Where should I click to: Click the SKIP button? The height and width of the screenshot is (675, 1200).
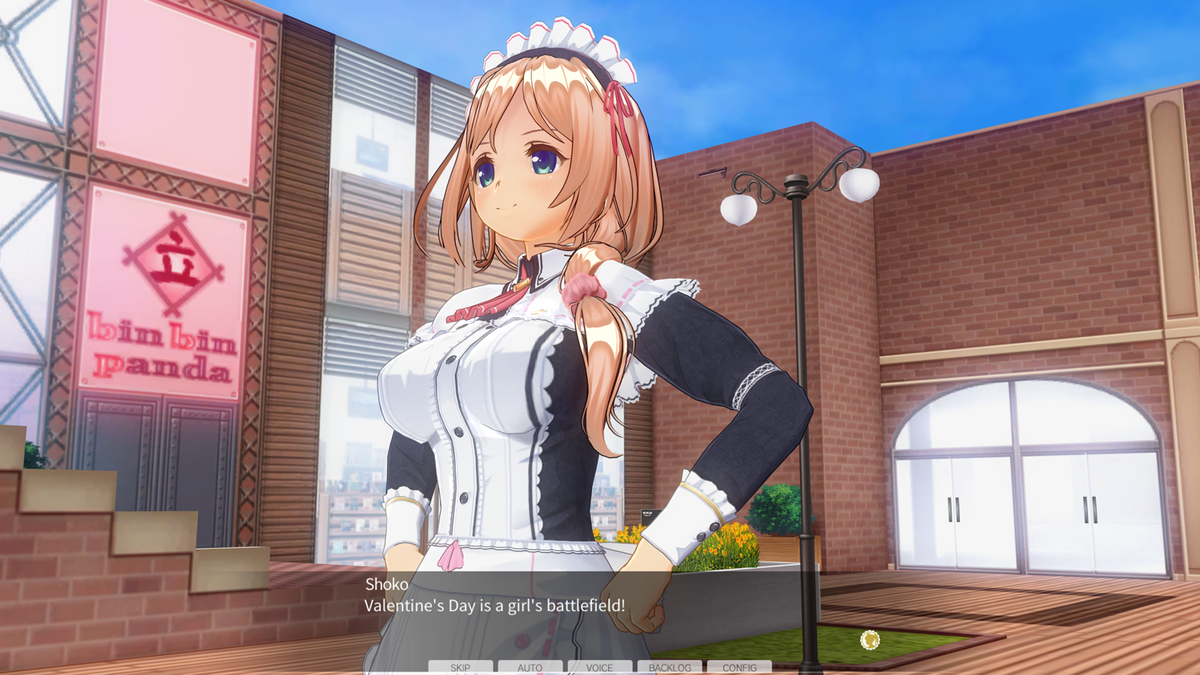coord(460,667)
